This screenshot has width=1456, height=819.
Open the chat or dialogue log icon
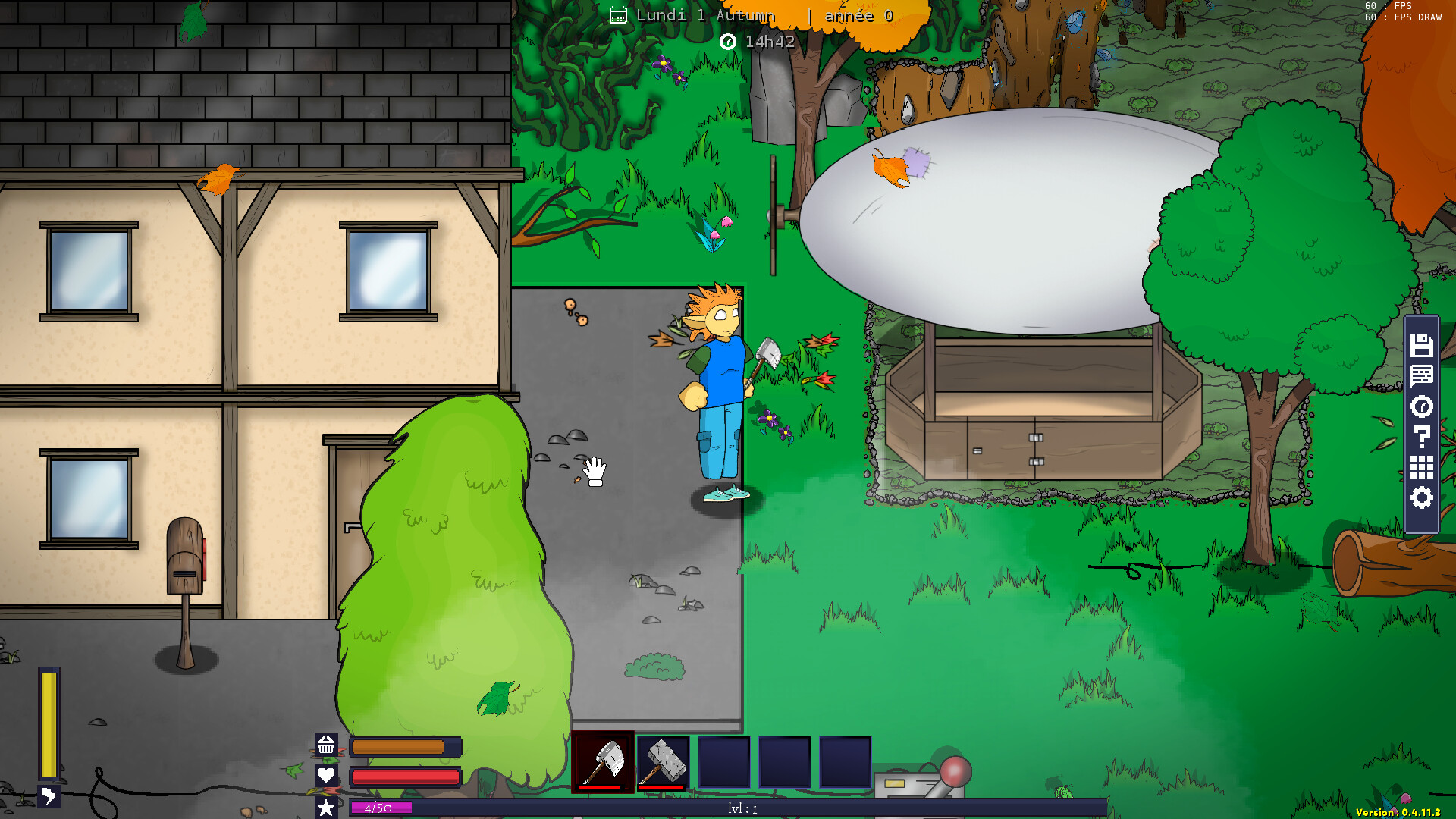[1422, 375]
